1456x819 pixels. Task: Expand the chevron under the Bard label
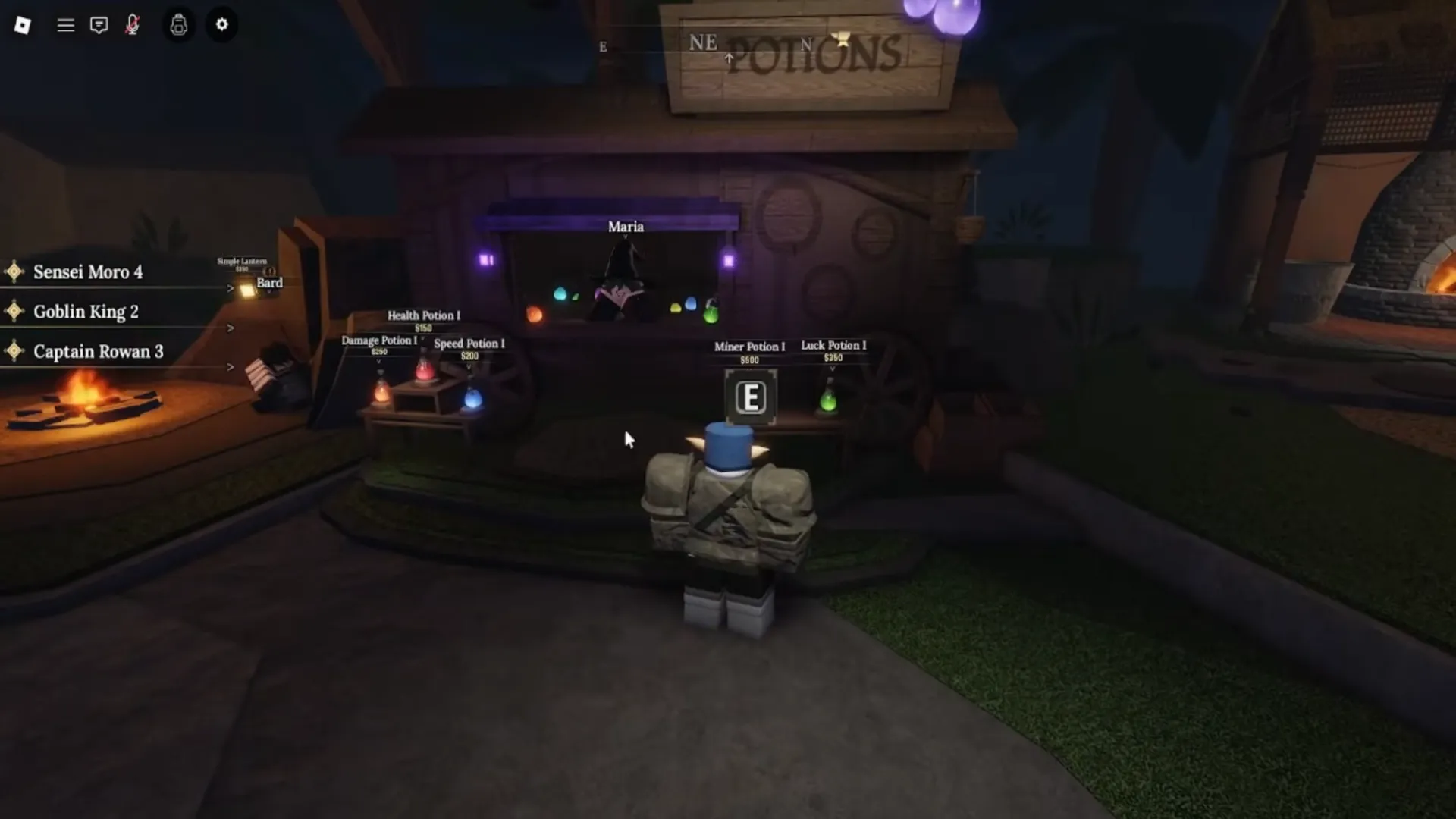(x=270, y=292)
